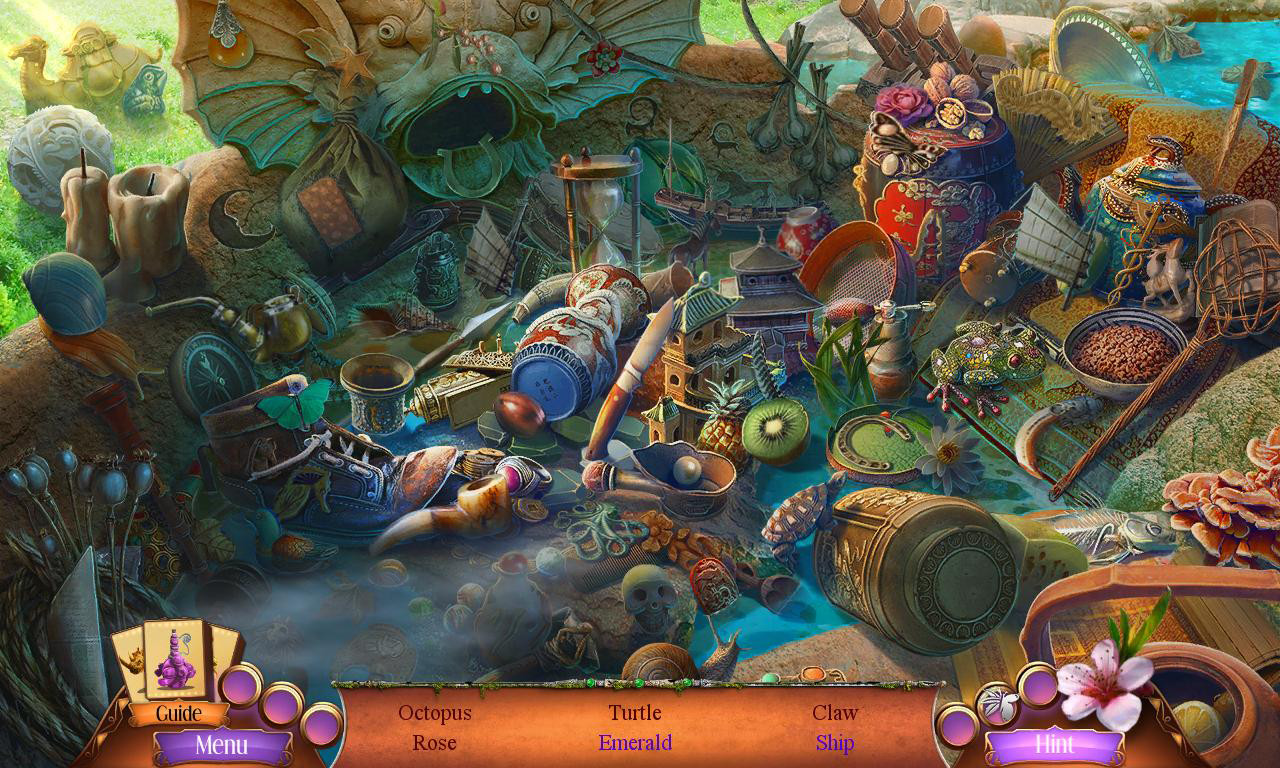Select the jeweled frog brooch
1280x768 pixels.
tap(980, 362)
